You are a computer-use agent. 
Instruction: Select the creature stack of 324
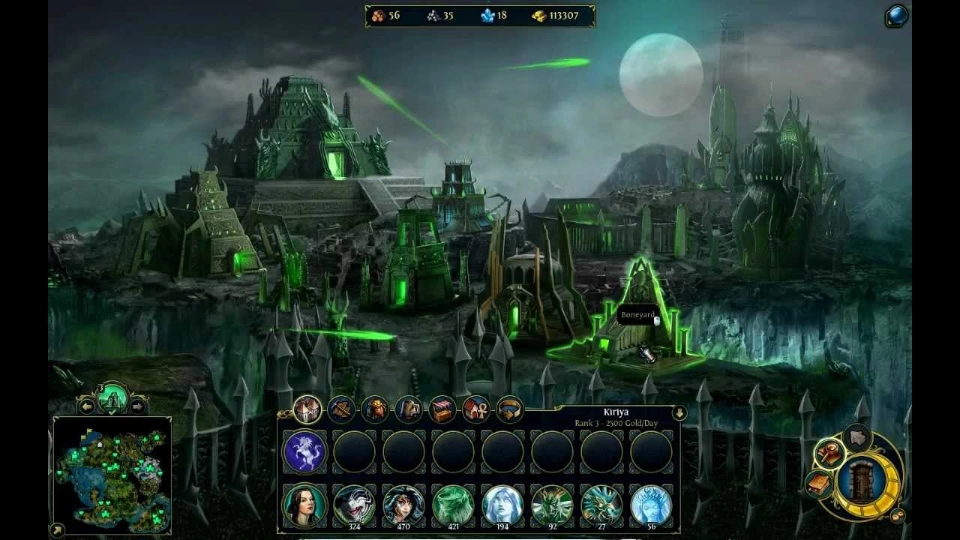[x=354, y=504]
